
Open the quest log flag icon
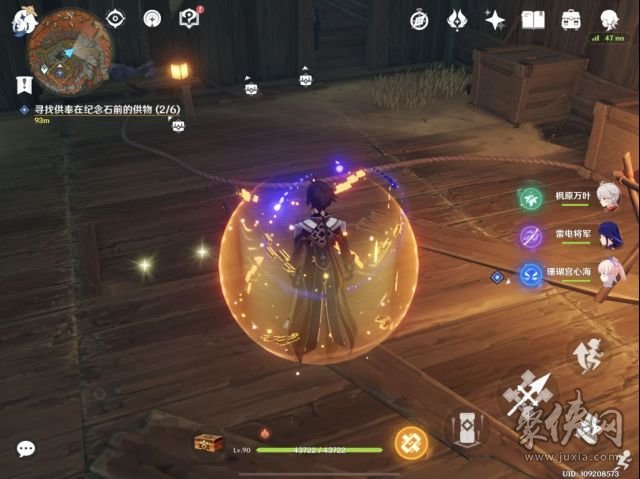24,86
